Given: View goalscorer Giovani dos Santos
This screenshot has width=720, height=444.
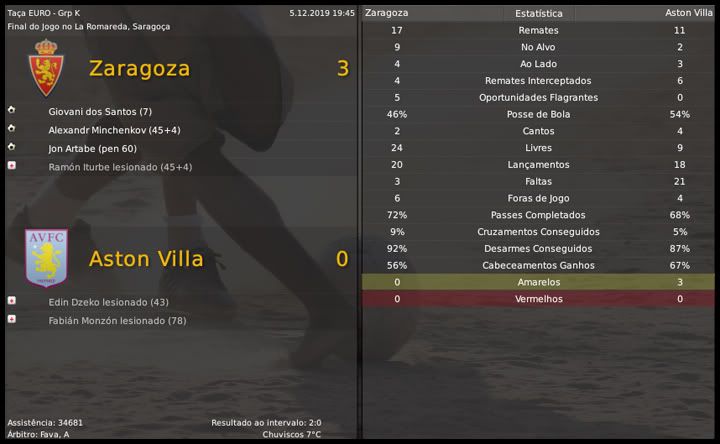Looking at the screenshot, I should [x=99, y=111].
